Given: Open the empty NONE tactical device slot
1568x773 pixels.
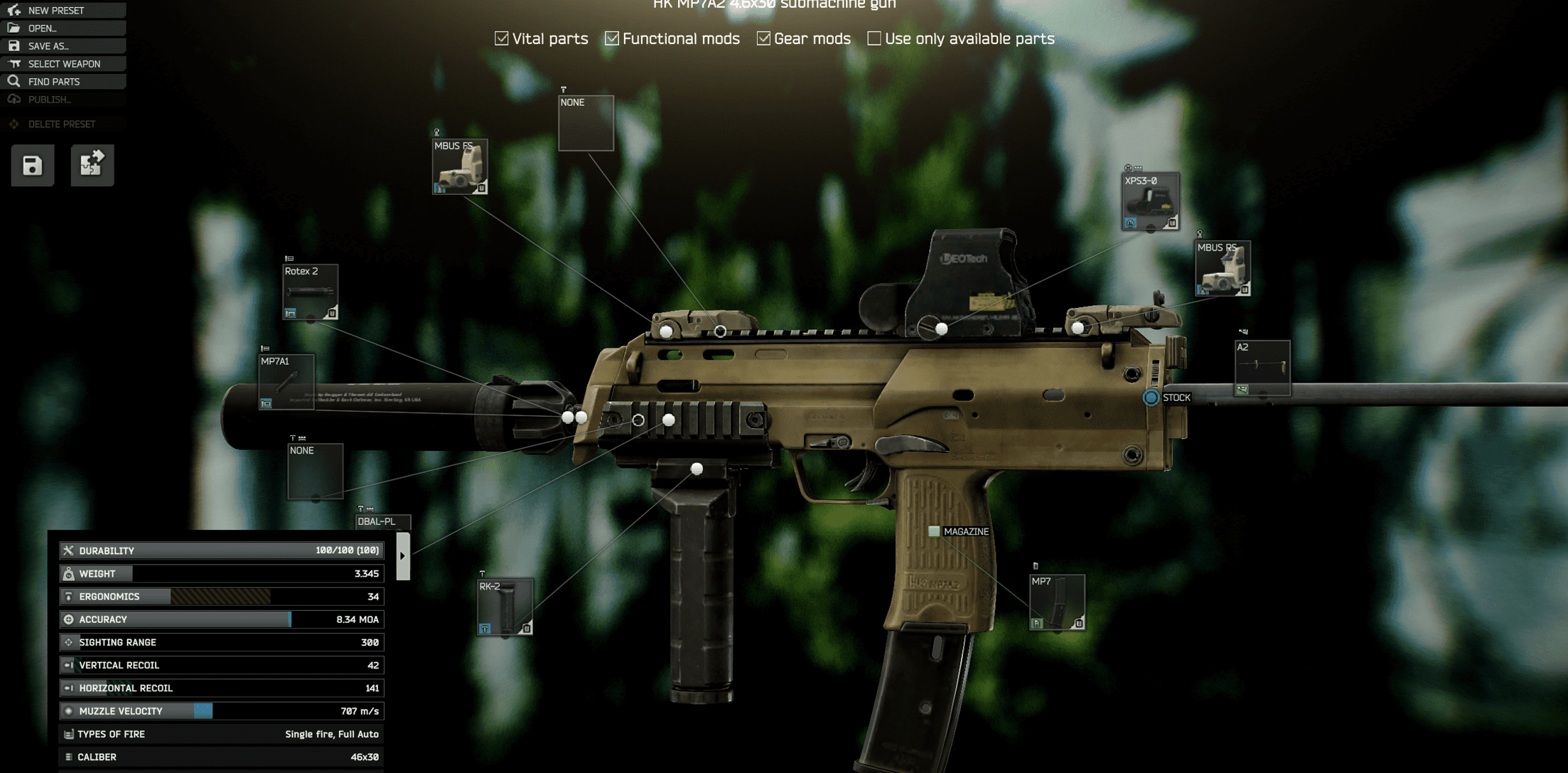Looking at the screenshot, I should click(x=586, y=122).
